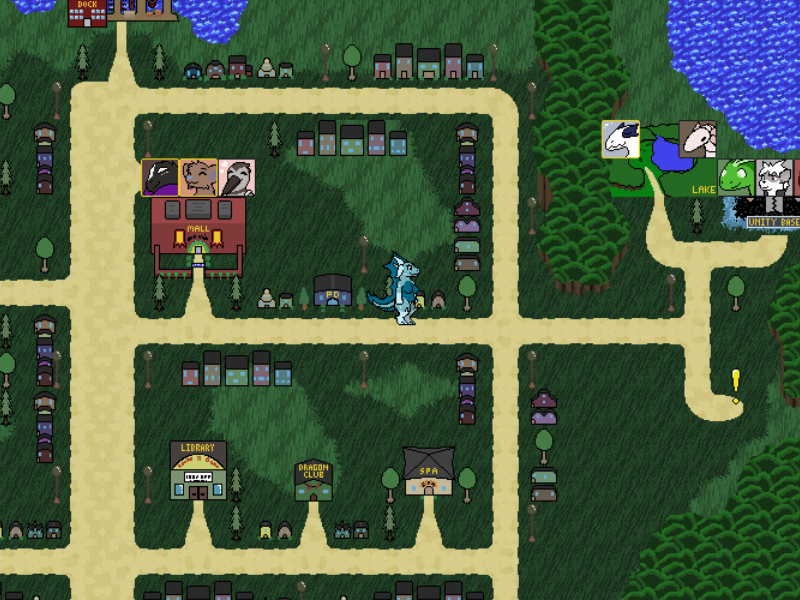
Task: Select the white wolf portrait
Action: click(774, 178)
